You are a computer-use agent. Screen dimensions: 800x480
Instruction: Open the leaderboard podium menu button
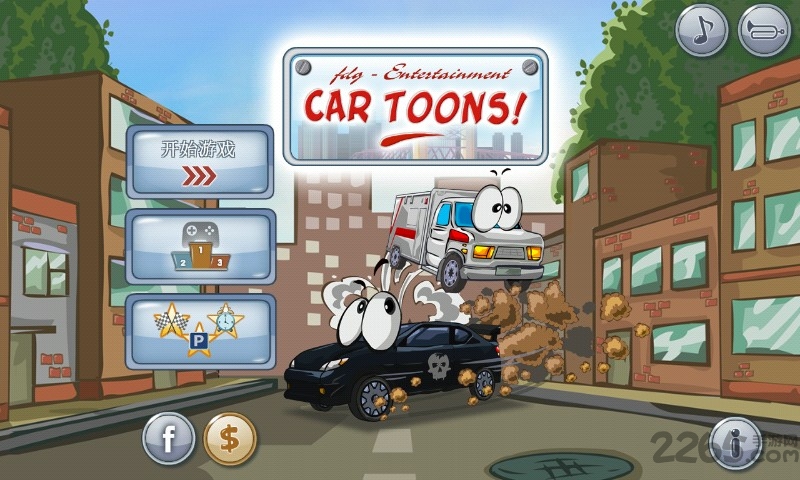[x=200, y=247]
